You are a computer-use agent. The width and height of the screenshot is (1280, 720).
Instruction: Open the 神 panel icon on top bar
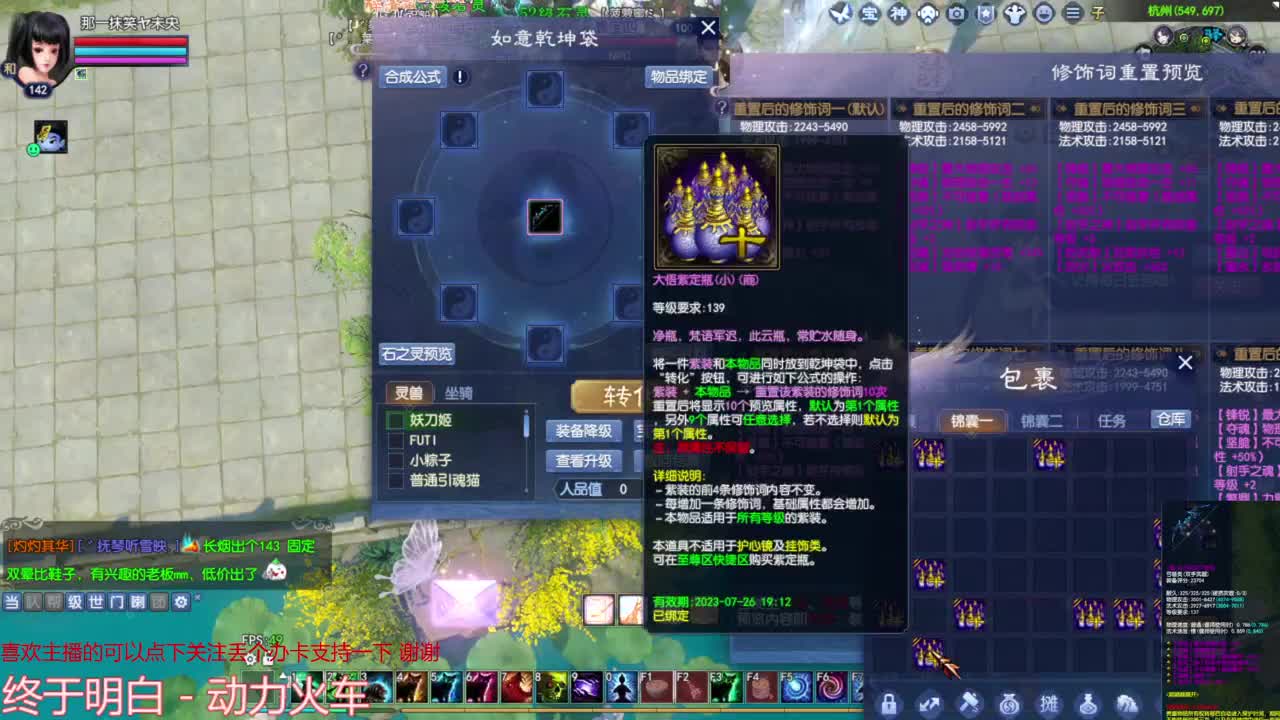(899, 13)
